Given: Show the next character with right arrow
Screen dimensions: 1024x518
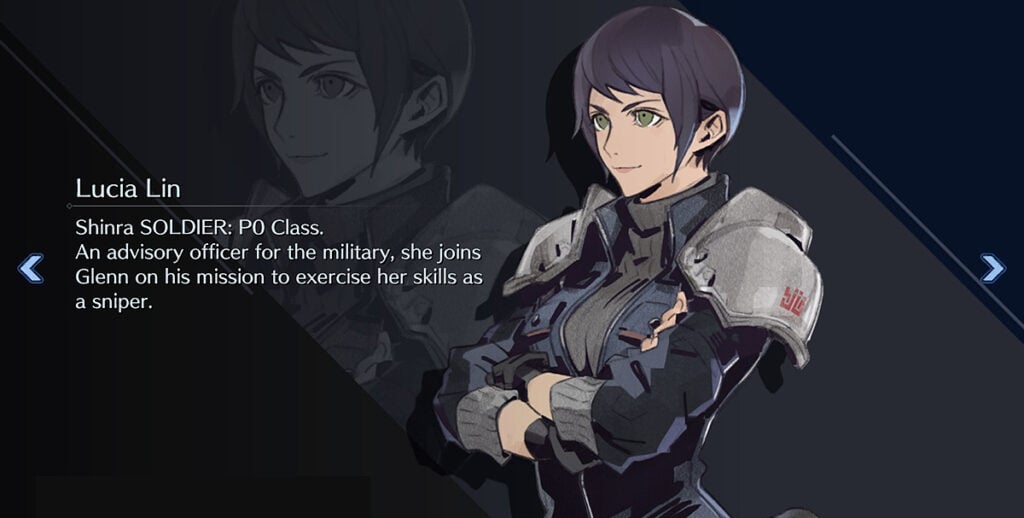Looking at the screenshot, I should click(992, 267).
